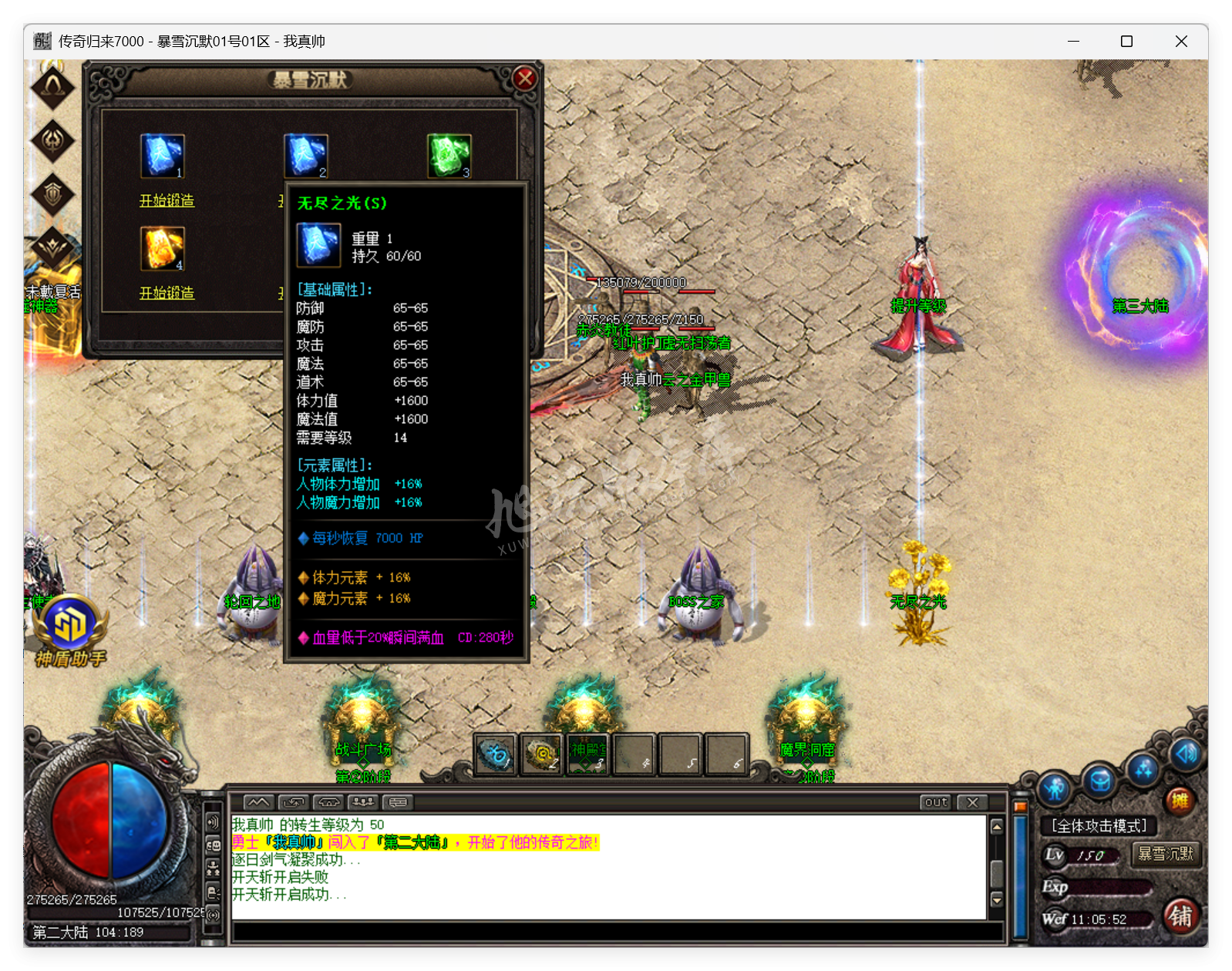1232x971 pixels.
Task: Toggle the red 铺 shop button
Action: pyautogui.click(x=1182, y=916)
